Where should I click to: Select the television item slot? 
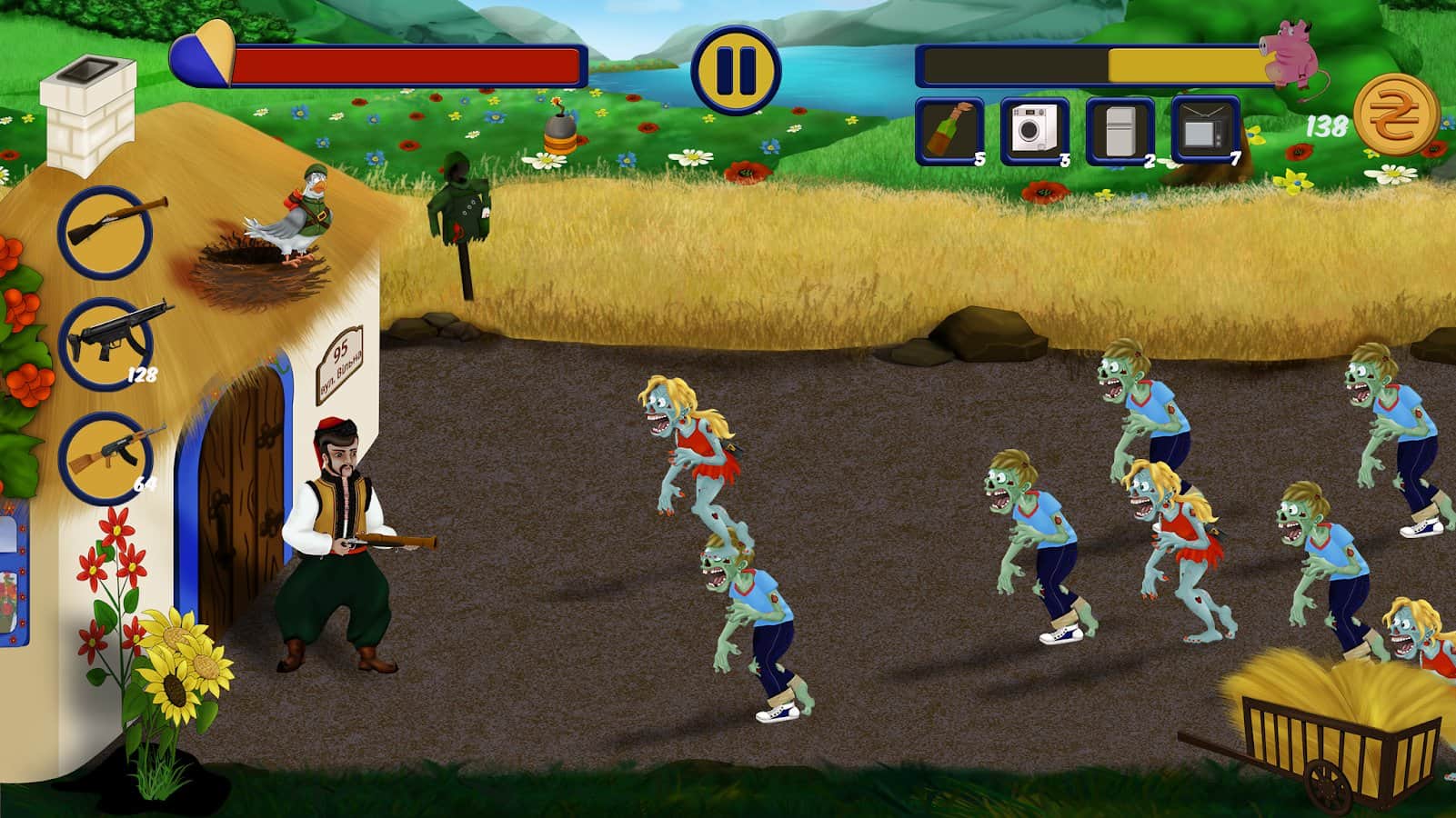coord(1205,131)
